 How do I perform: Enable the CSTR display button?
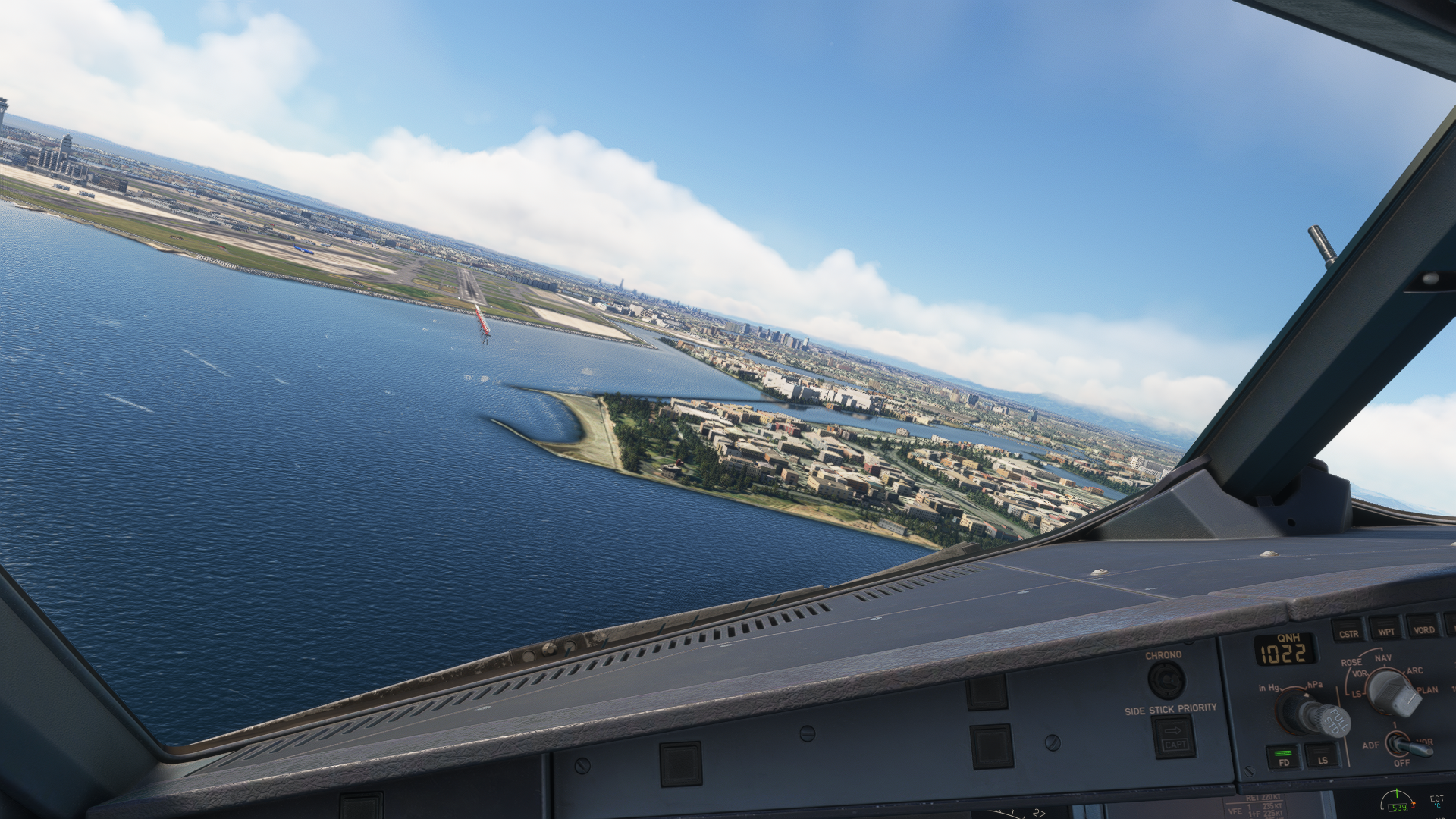point(1348,632)
